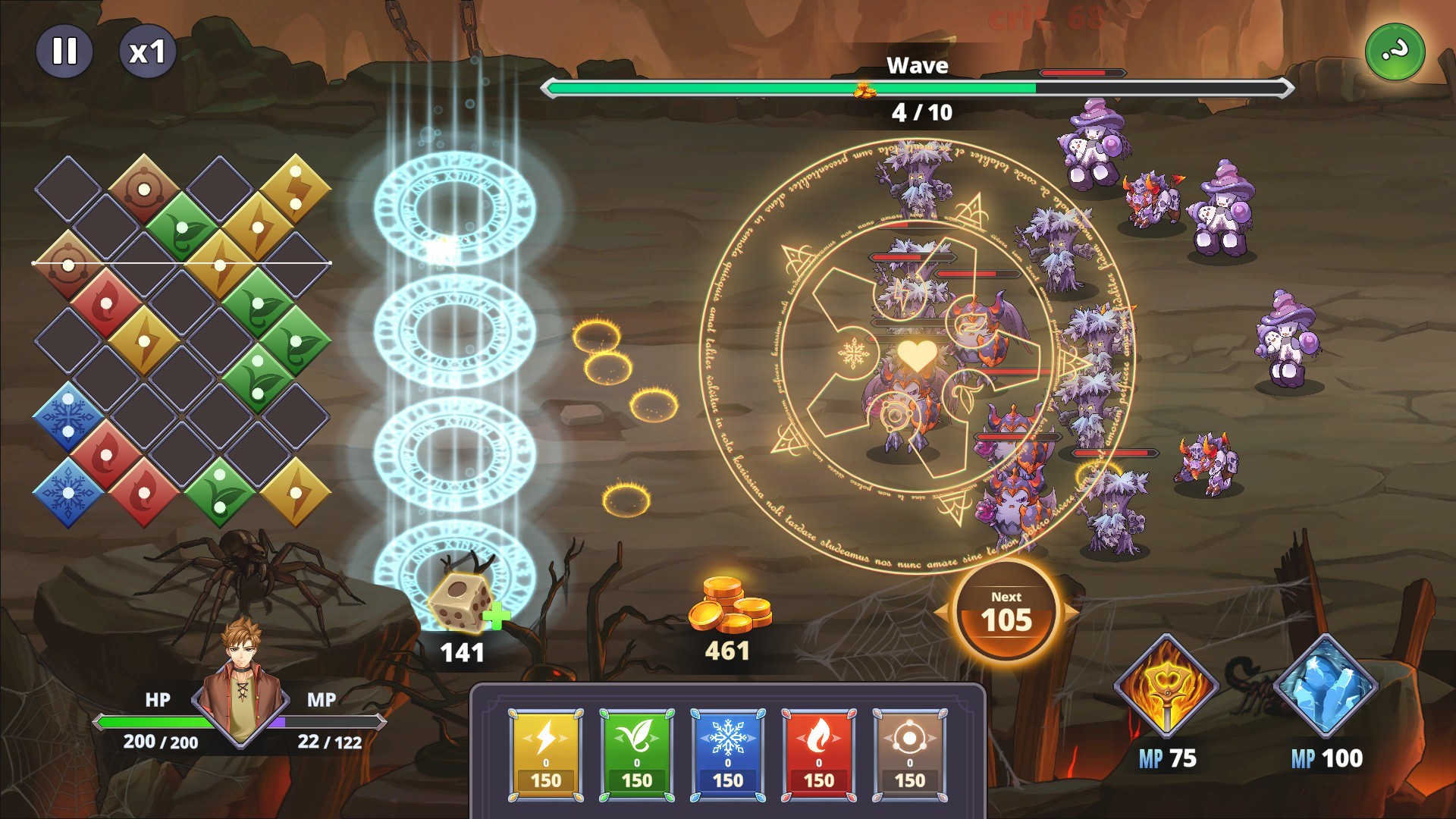This screenshot has height=819, width=1456.
Task: Buy the red fire element card
Action: (819, 755)
